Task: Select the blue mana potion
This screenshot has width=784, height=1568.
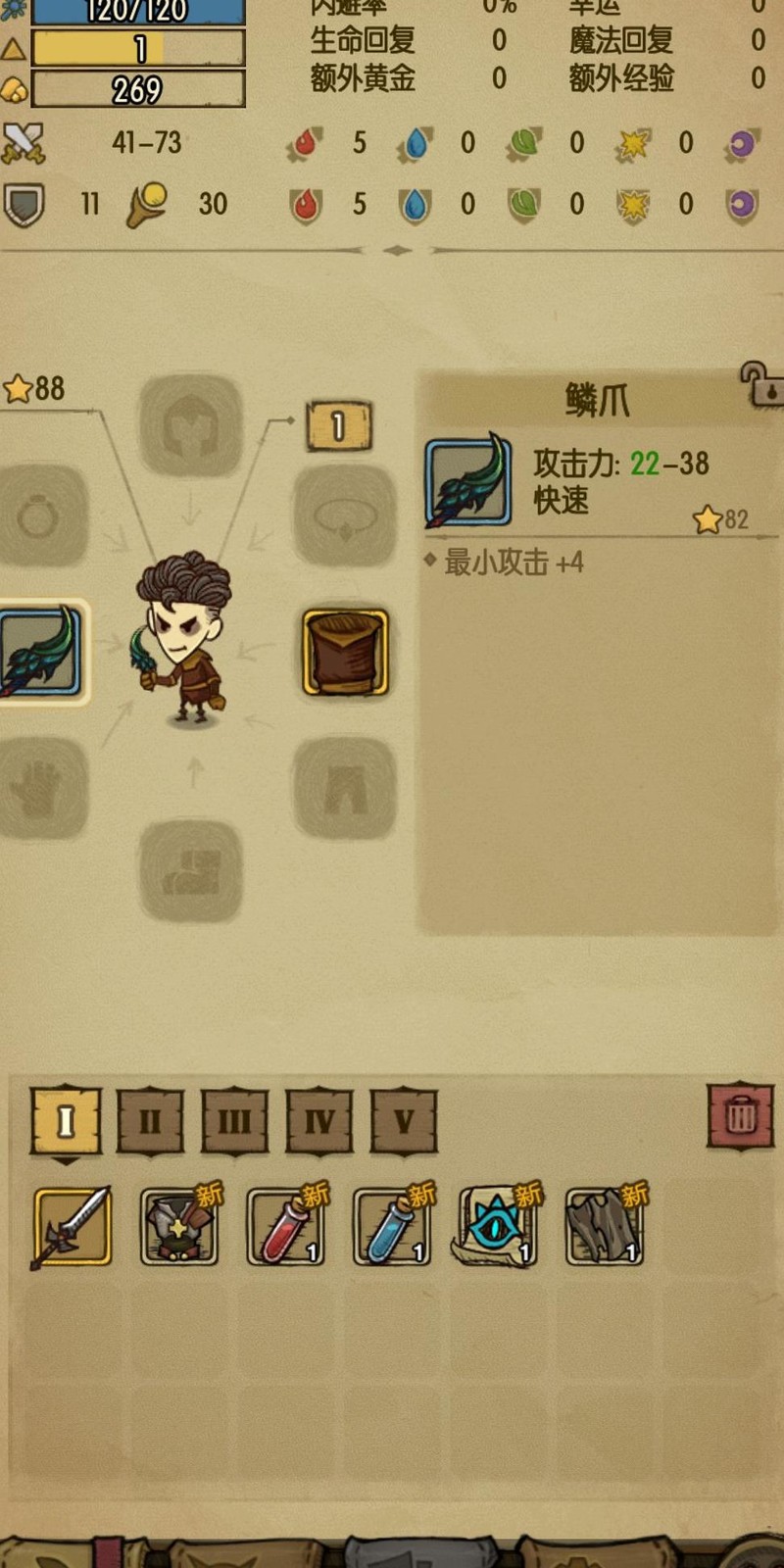Action: coord(392,1226)
